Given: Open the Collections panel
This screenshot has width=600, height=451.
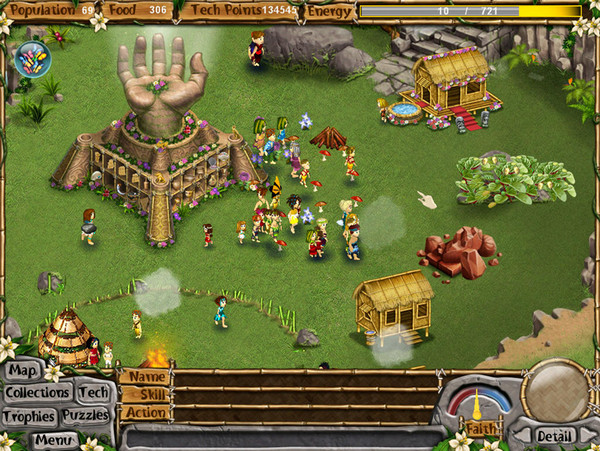Looking at the screenshot, I should [x=37, y=393].
